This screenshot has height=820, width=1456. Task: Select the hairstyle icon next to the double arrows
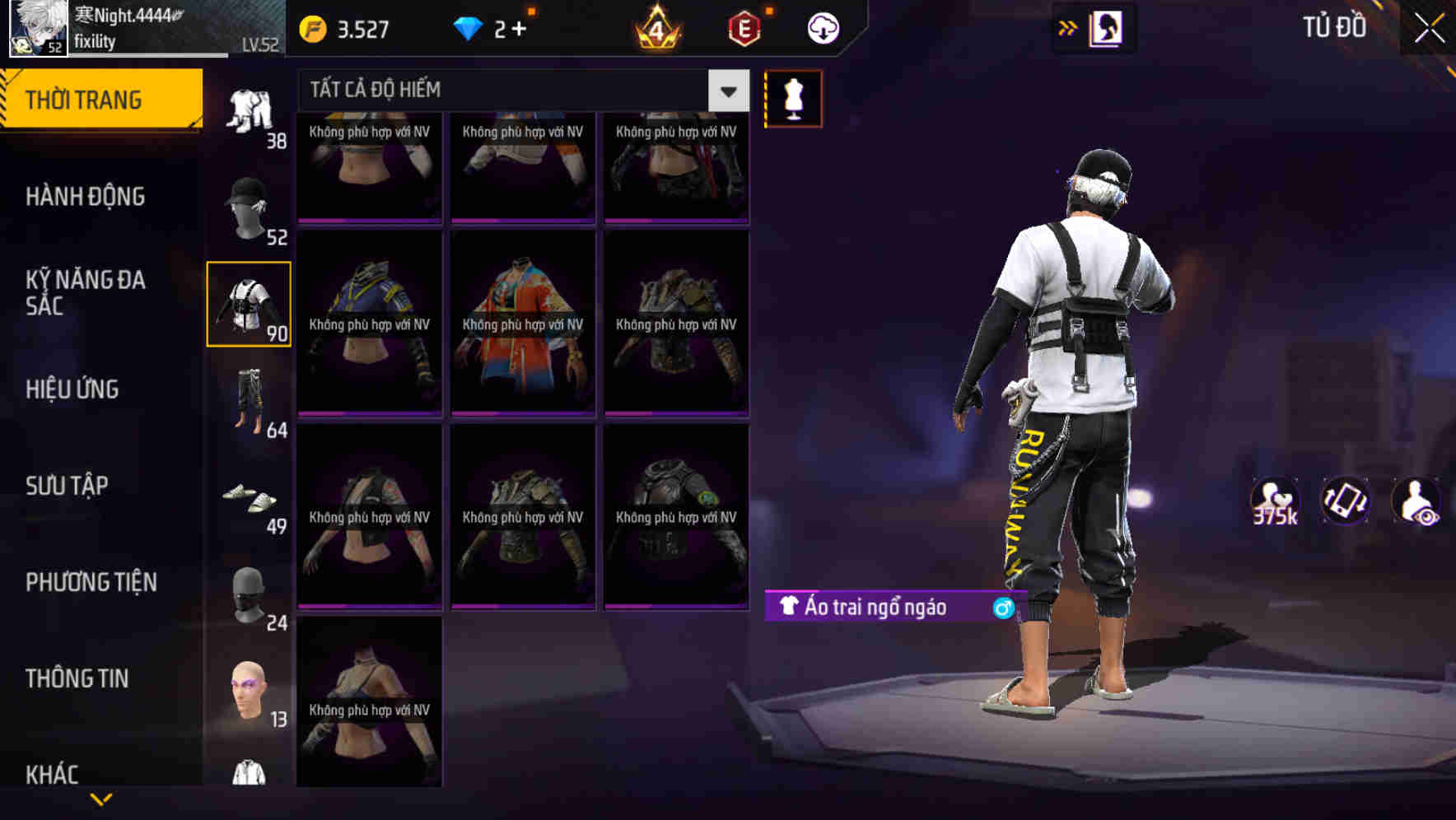click(1105, 27)
